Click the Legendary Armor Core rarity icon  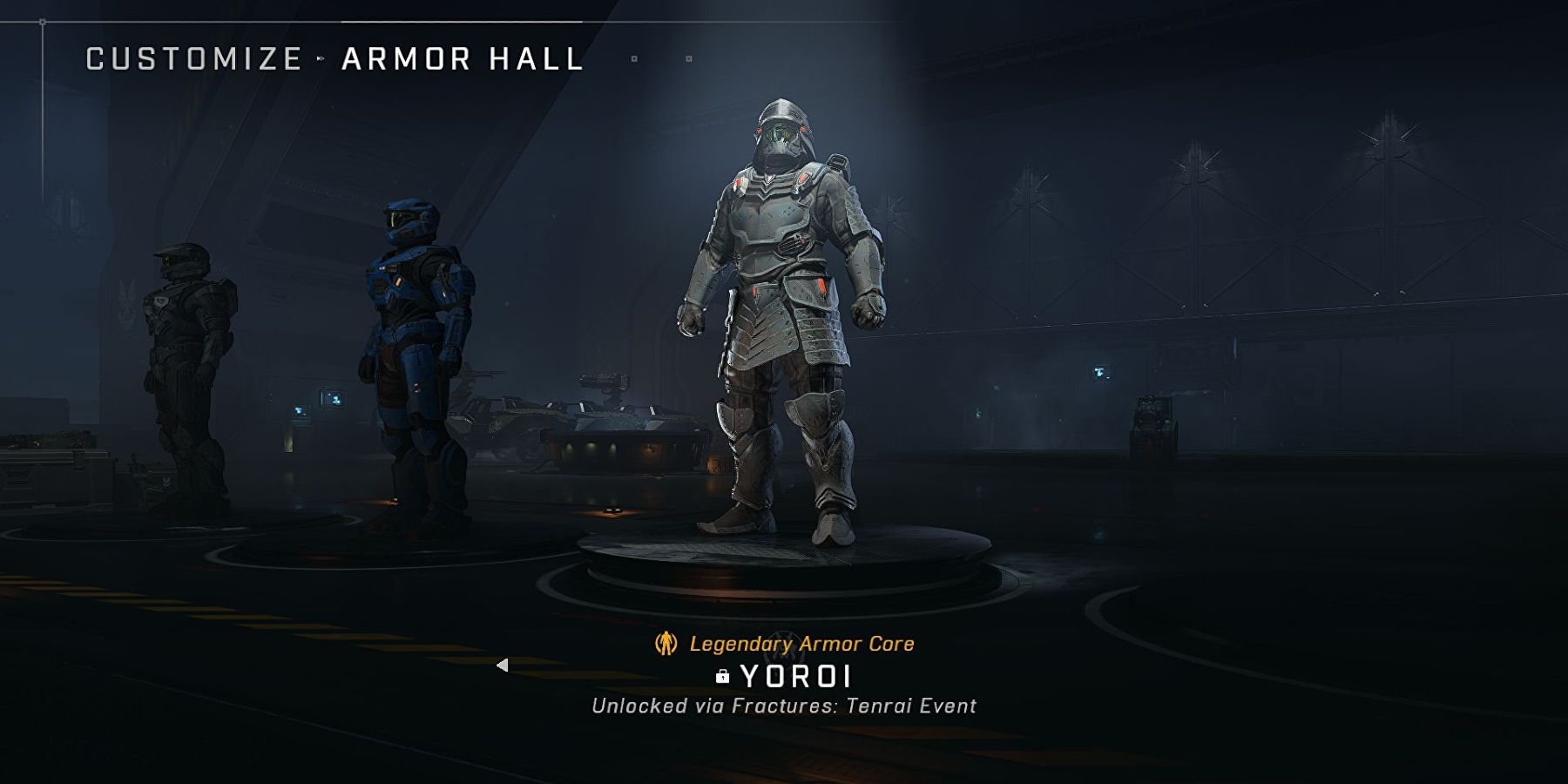tap(666, 645)
